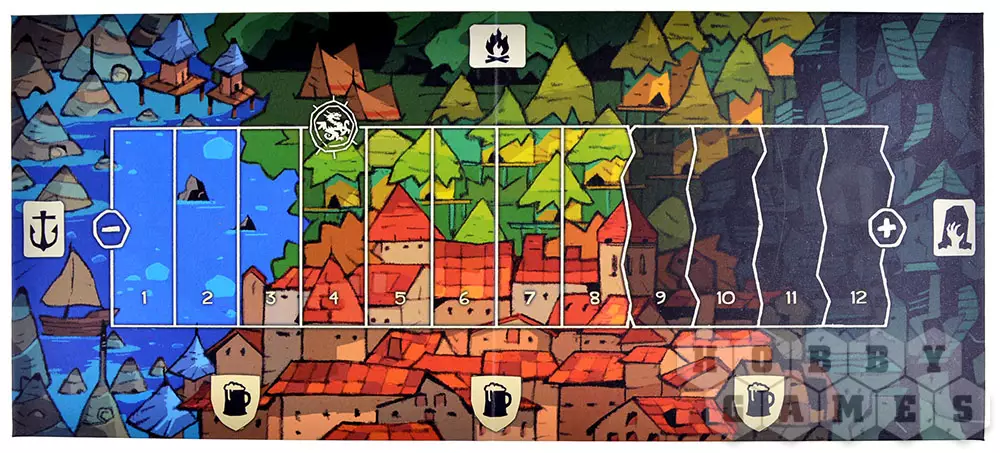Click the minus circle button

coord(108,228)
